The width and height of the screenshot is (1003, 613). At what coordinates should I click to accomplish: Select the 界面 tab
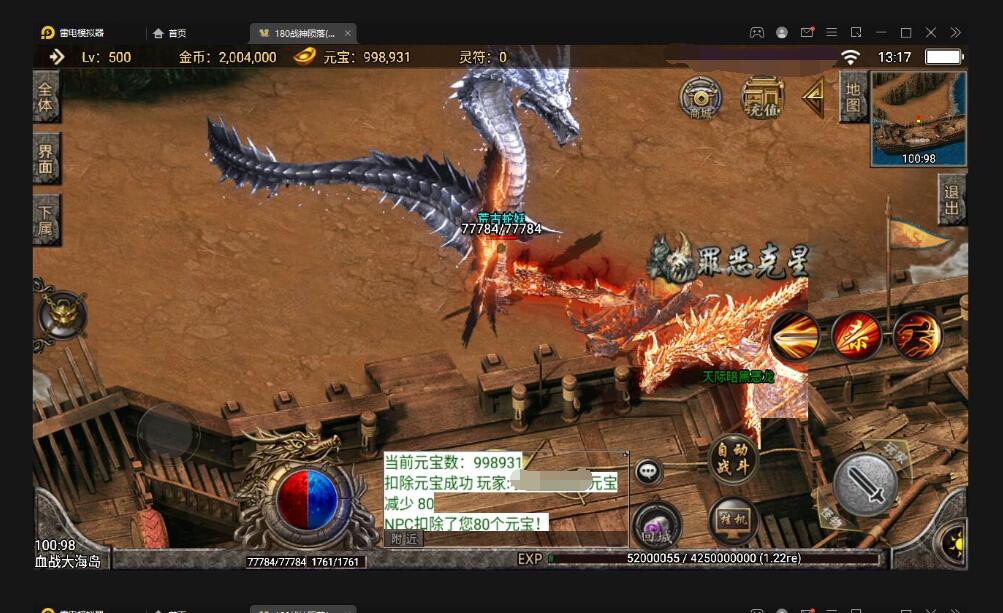coord(46,158)
